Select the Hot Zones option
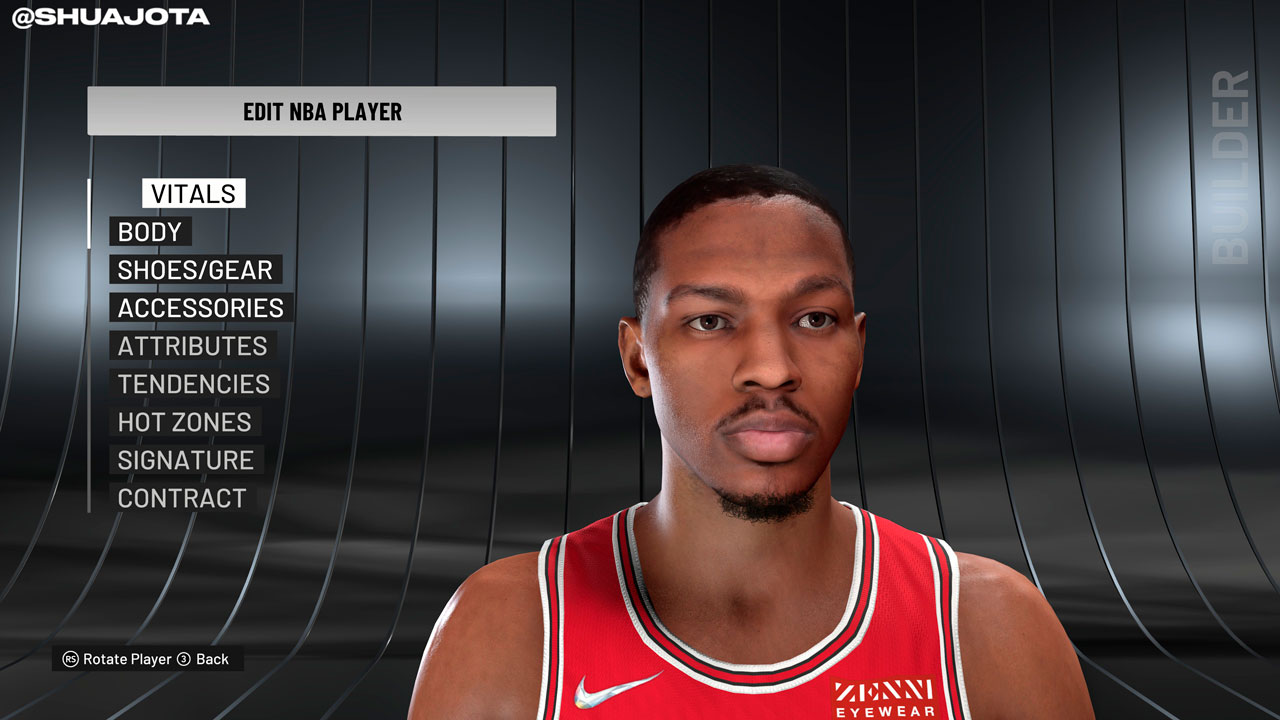Image resolution: width=1280 pixels, height=720 pixels. click(184, 422)
